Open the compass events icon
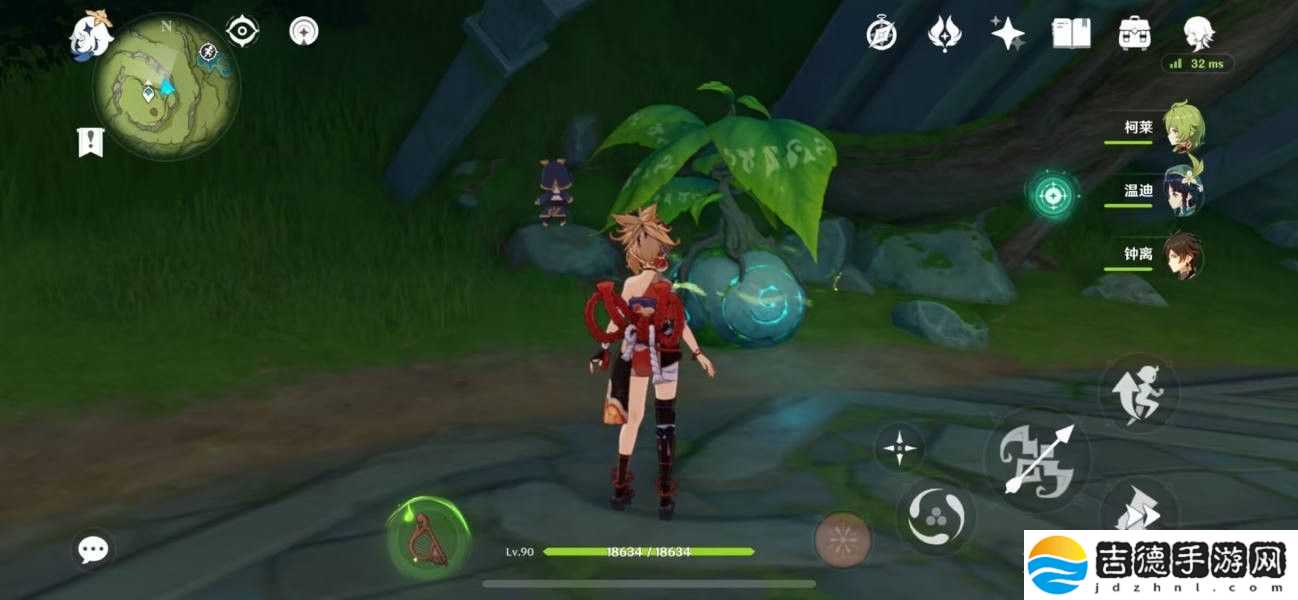The width and height of the screenshot is (1298, 600). tap(881, 34)
